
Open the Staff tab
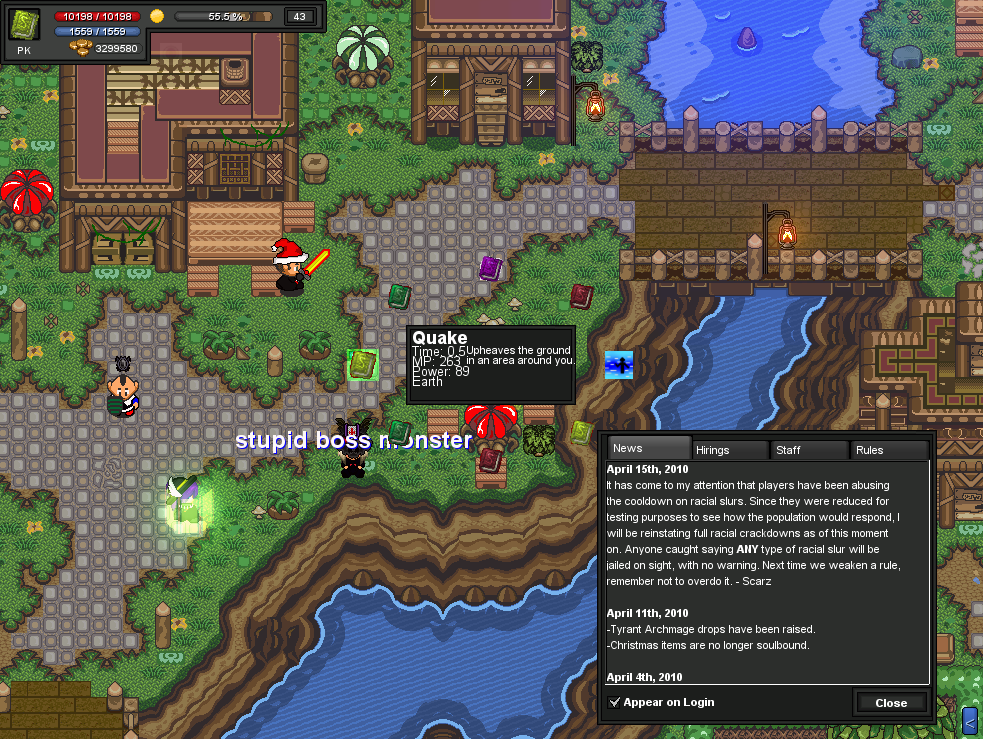[809, 450]
